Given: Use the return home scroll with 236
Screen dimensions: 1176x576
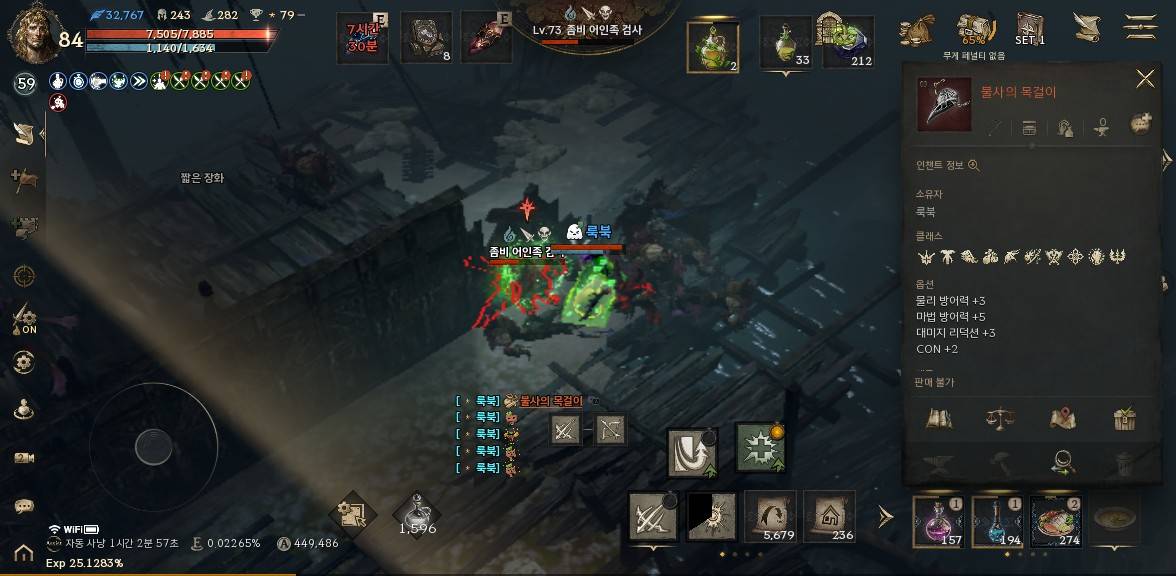Looking at the screenshot, I should coord(829,516).
